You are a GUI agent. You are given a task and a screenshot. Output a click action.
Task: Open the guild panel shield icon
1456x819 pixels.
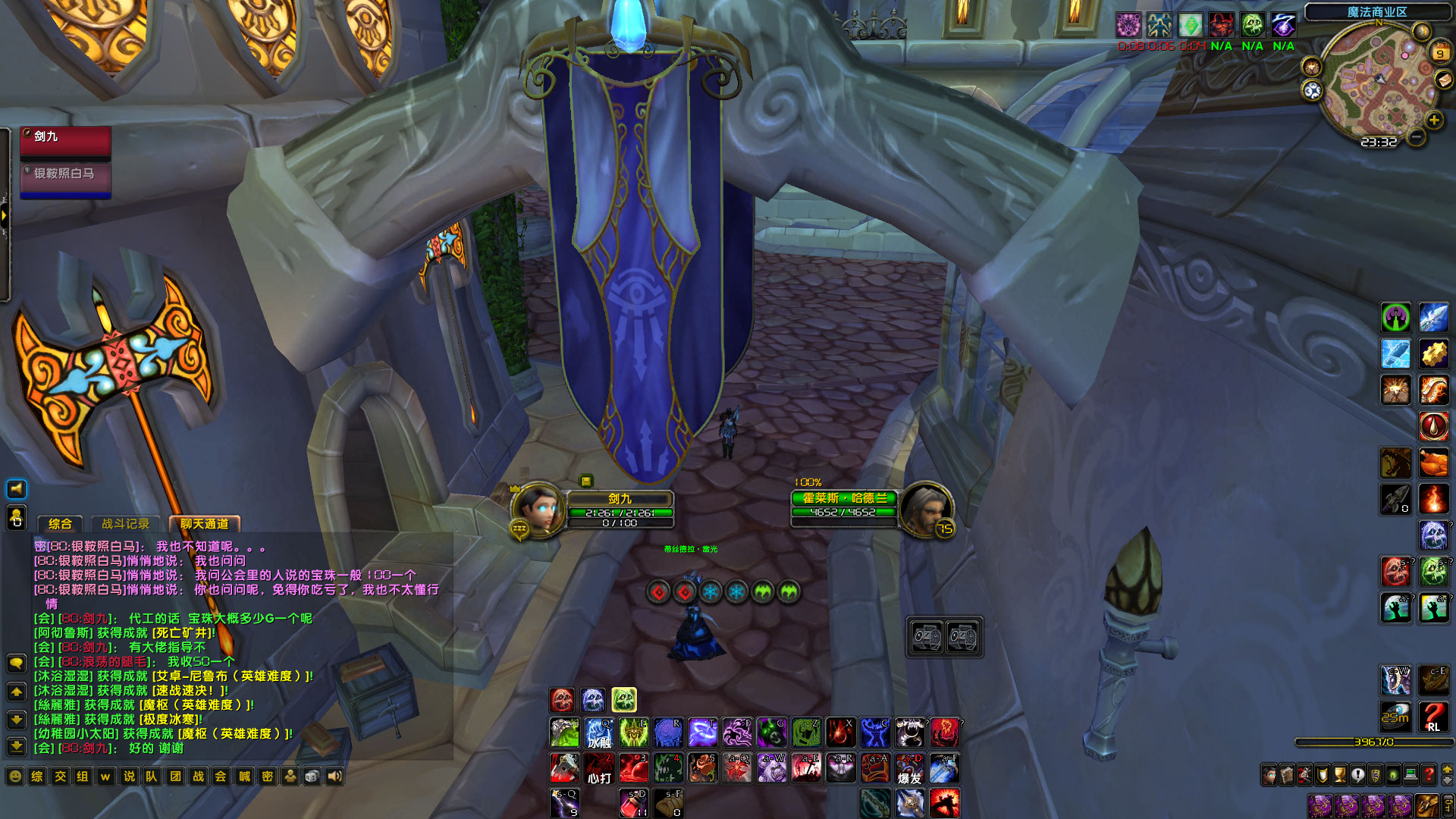1376,774
